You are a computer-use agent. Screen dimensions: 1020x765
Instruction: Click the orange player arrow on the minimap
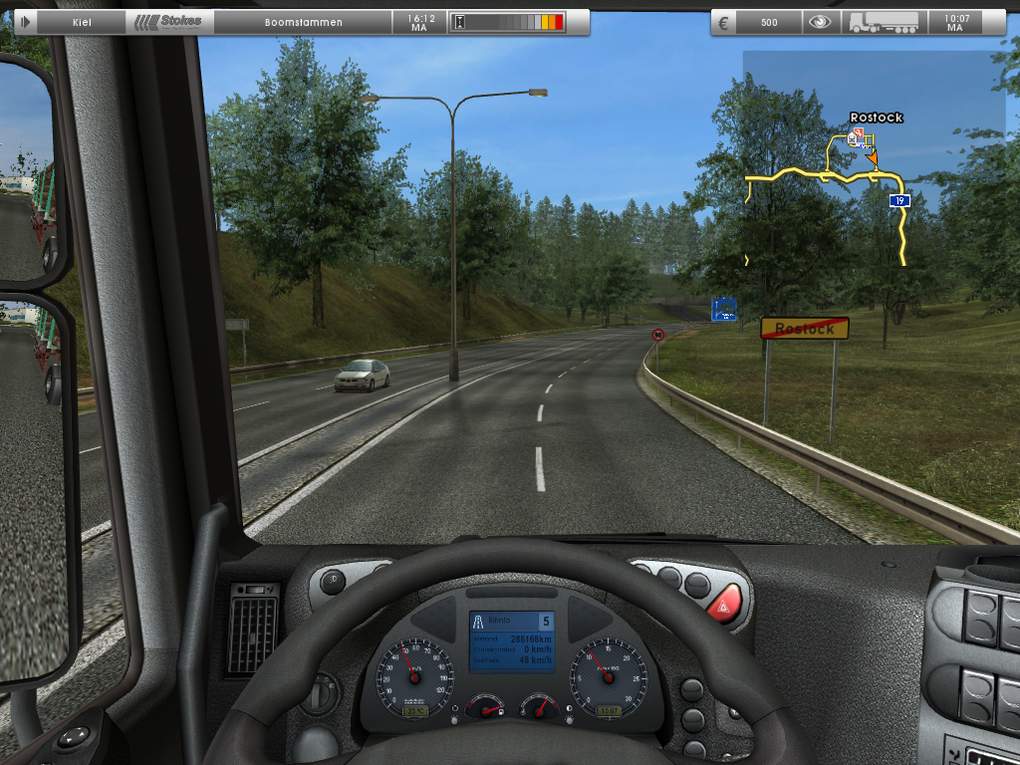(x=872, y=157)
